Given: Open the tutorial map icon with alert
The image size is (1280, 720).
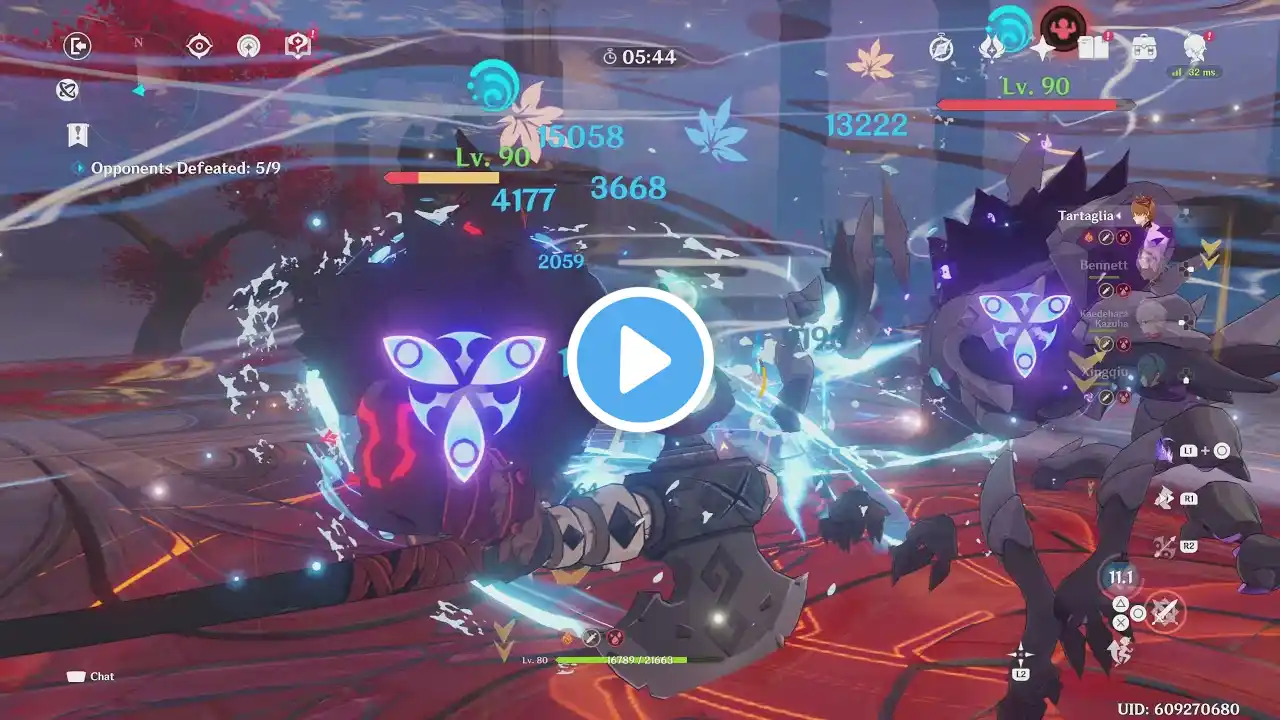Looking at the screenshot, I should (x=298, y=45).
